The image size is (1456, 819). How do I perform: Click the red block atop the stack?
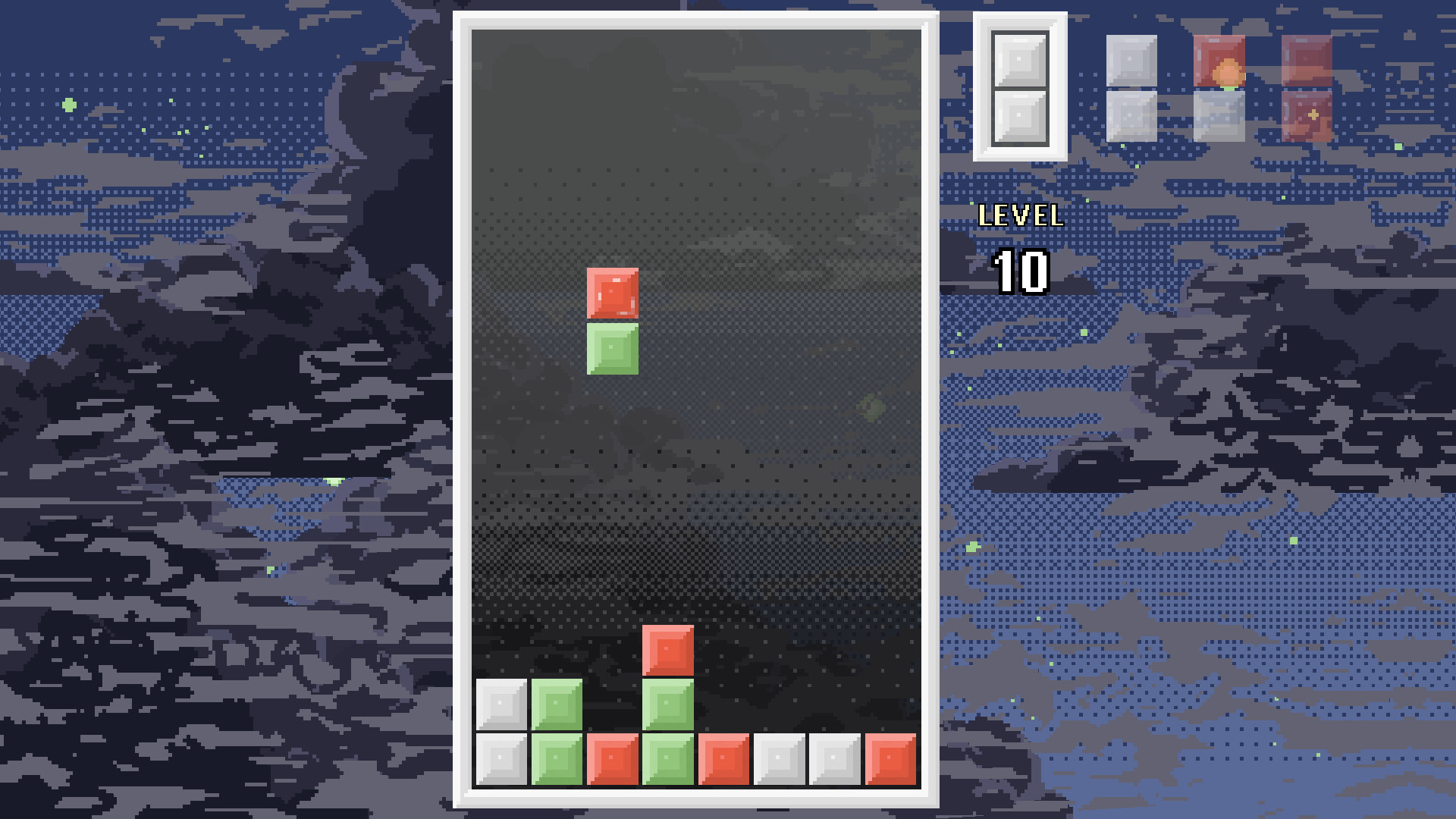click(x=669, y=652)
